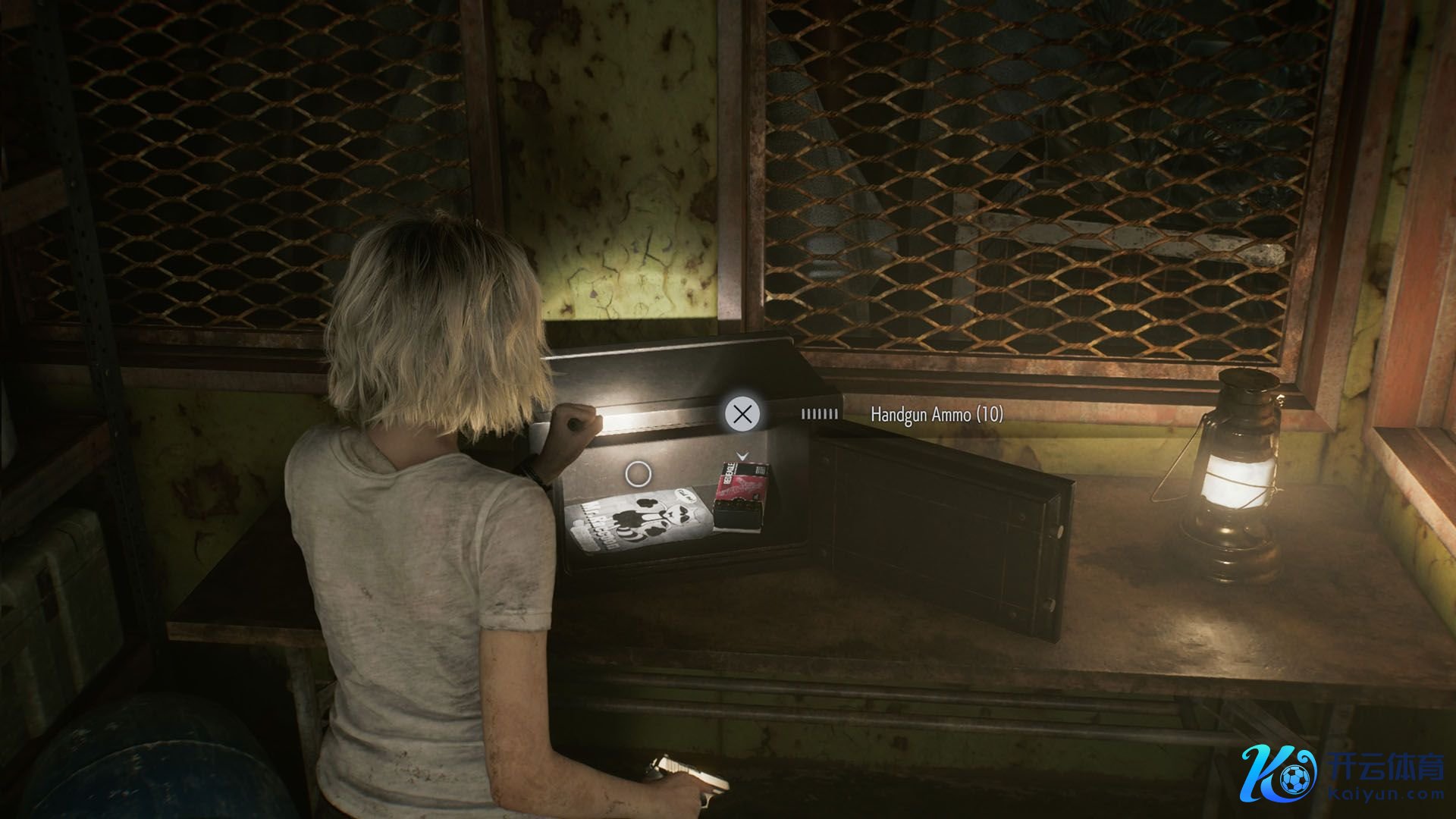This screenshot has width=1456, height=819.
Task: Select the hollow circle interaction marker
Action: (x=638, y=475)
